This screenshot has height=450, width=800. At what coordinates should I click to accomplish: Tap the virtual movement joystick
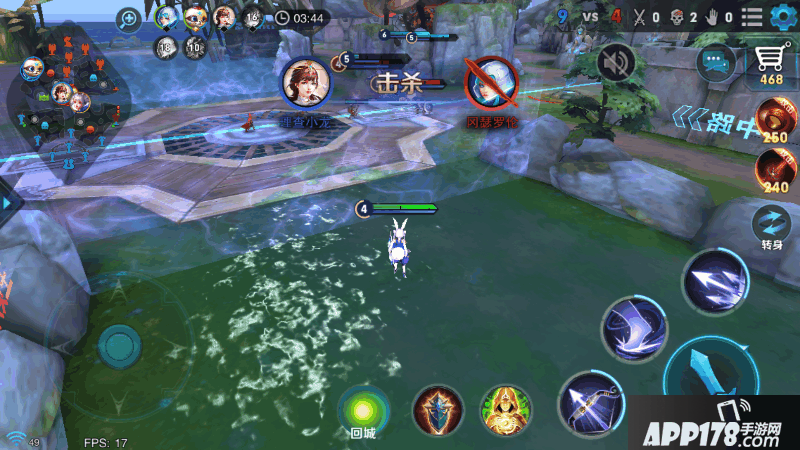[x=119, y=345]
